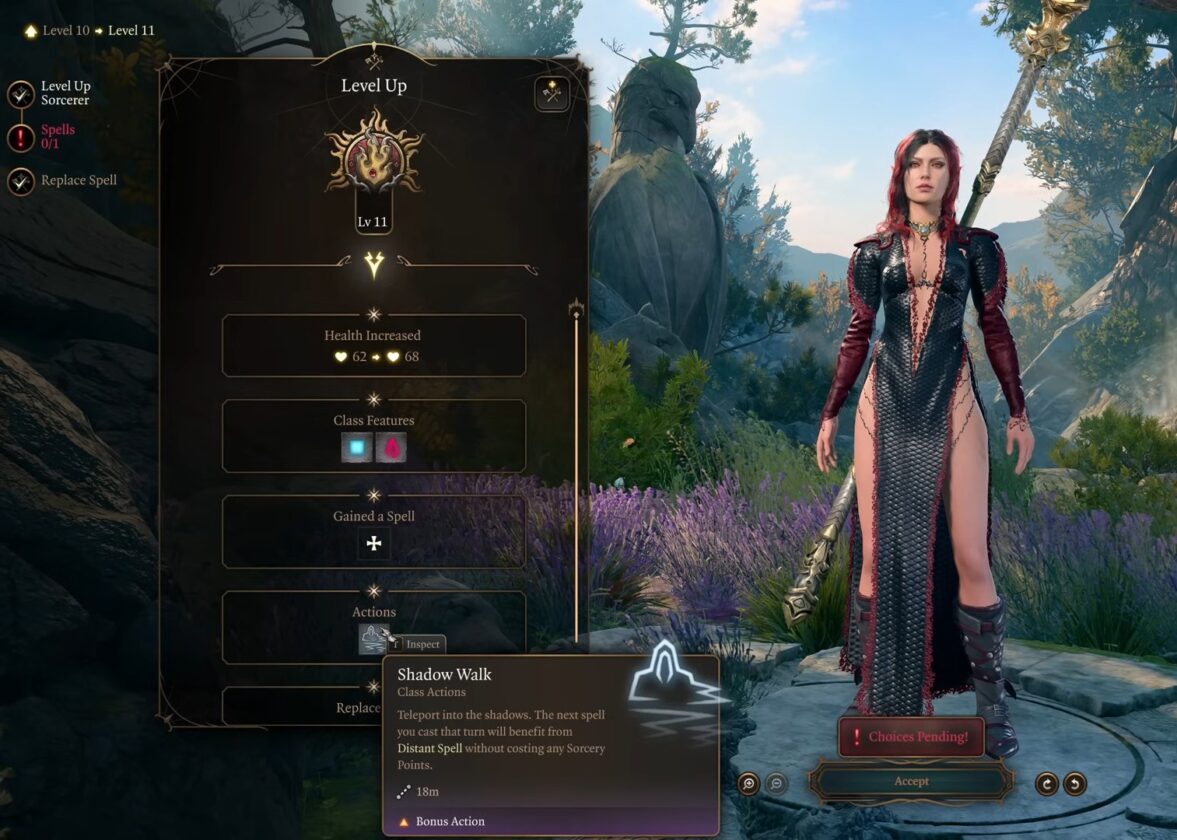Rotate the character clockwise

(x=1047, y=783)
